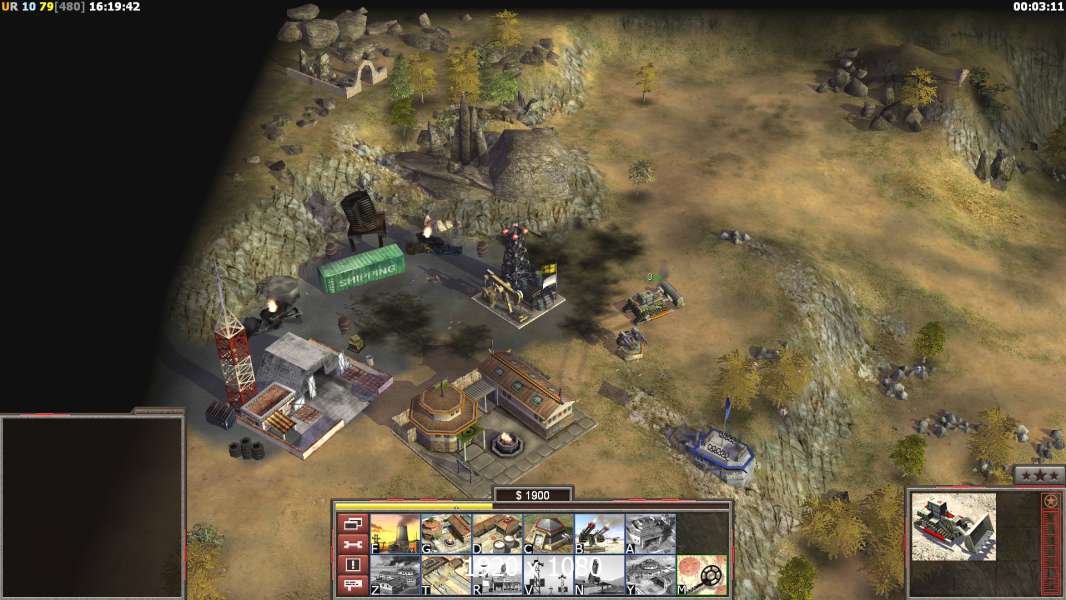The image size is (1066, 600).
Task: Click the greyed missile silo icon N
Action: (x=599, y=575)
